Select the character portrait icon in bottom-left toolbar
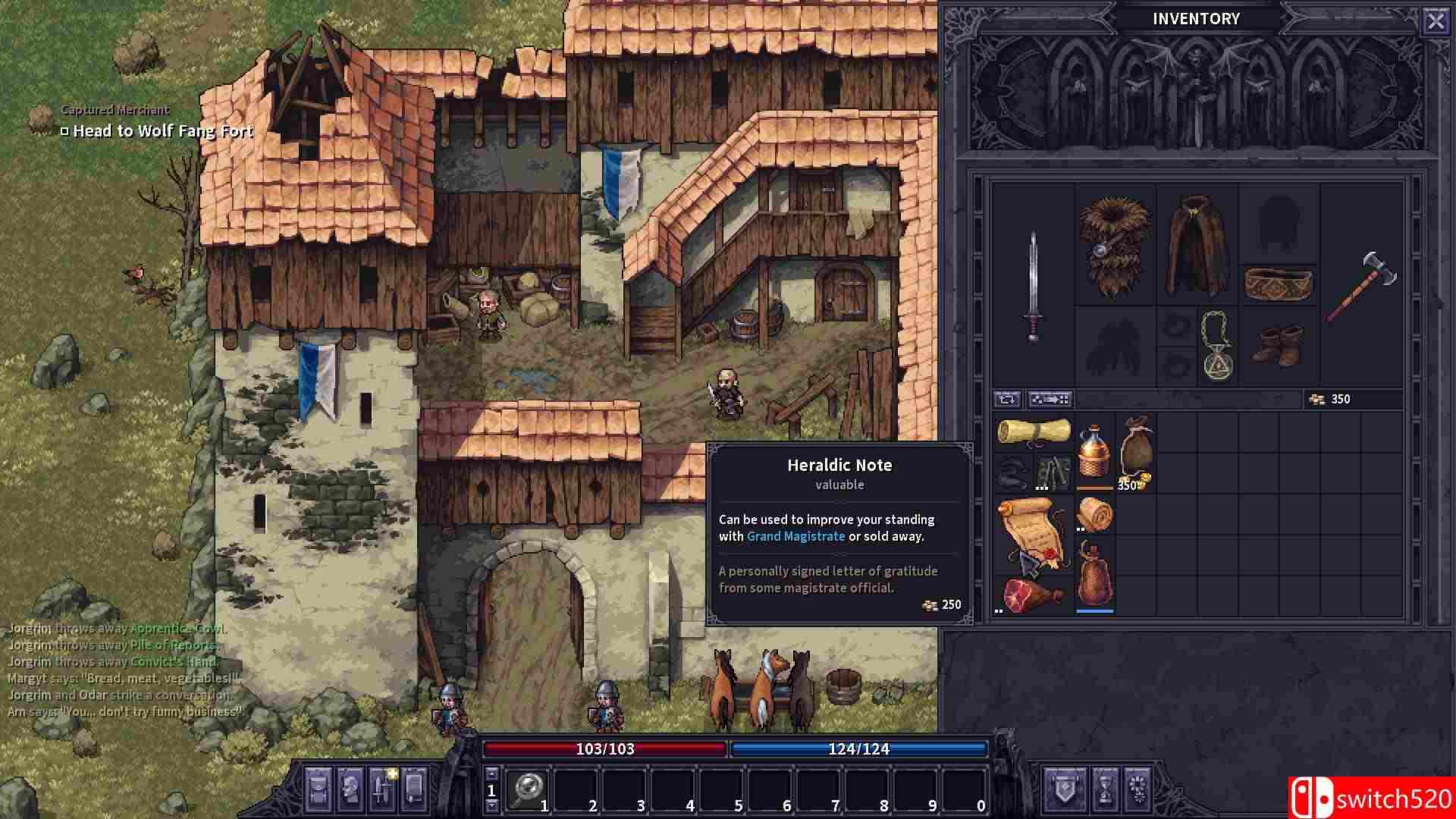1456x819 pixels. point(350,791)
